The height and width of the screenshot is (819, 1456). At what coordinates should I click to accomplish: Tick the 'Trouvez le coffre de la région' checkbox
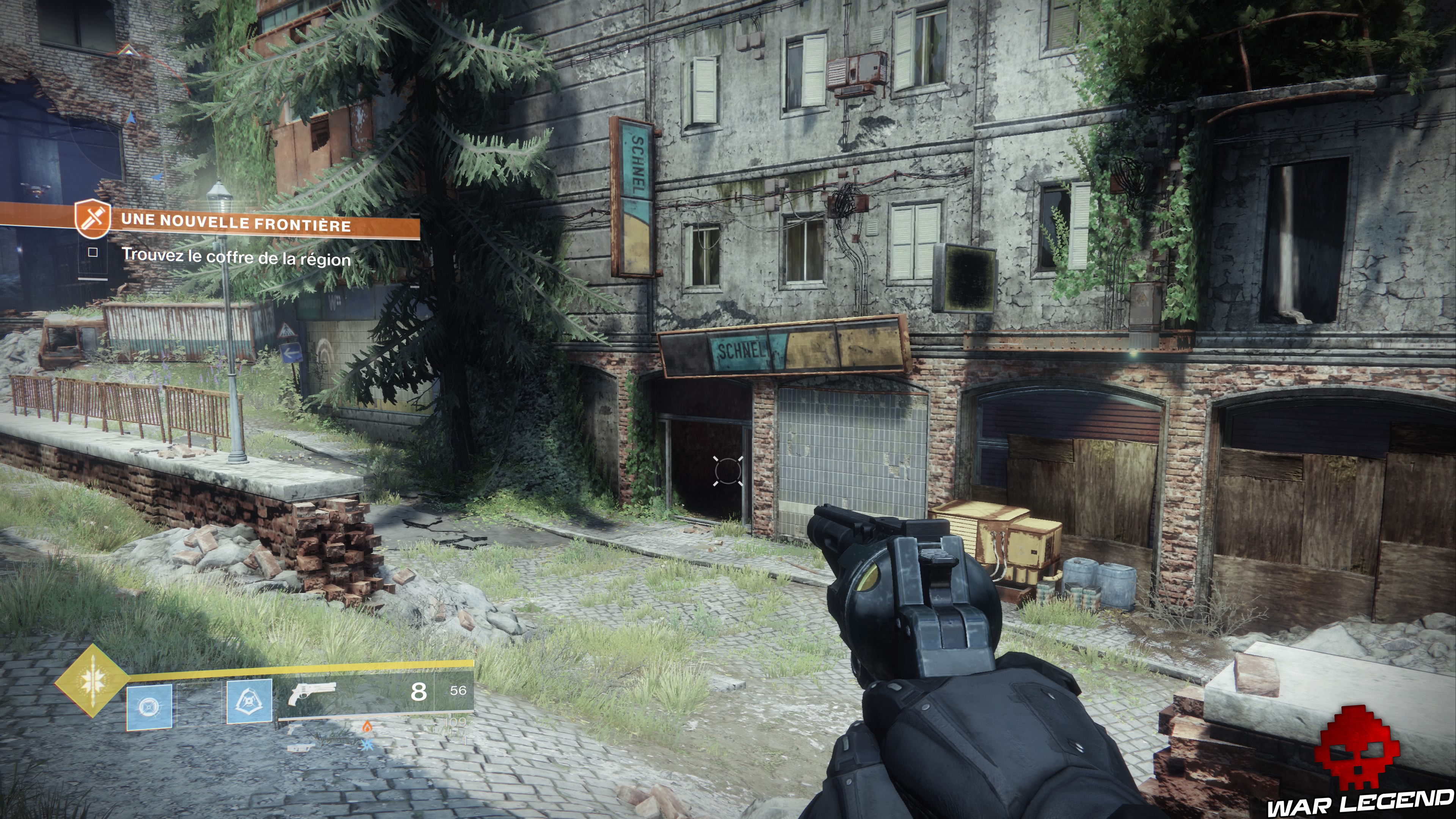tap(93, 253)
